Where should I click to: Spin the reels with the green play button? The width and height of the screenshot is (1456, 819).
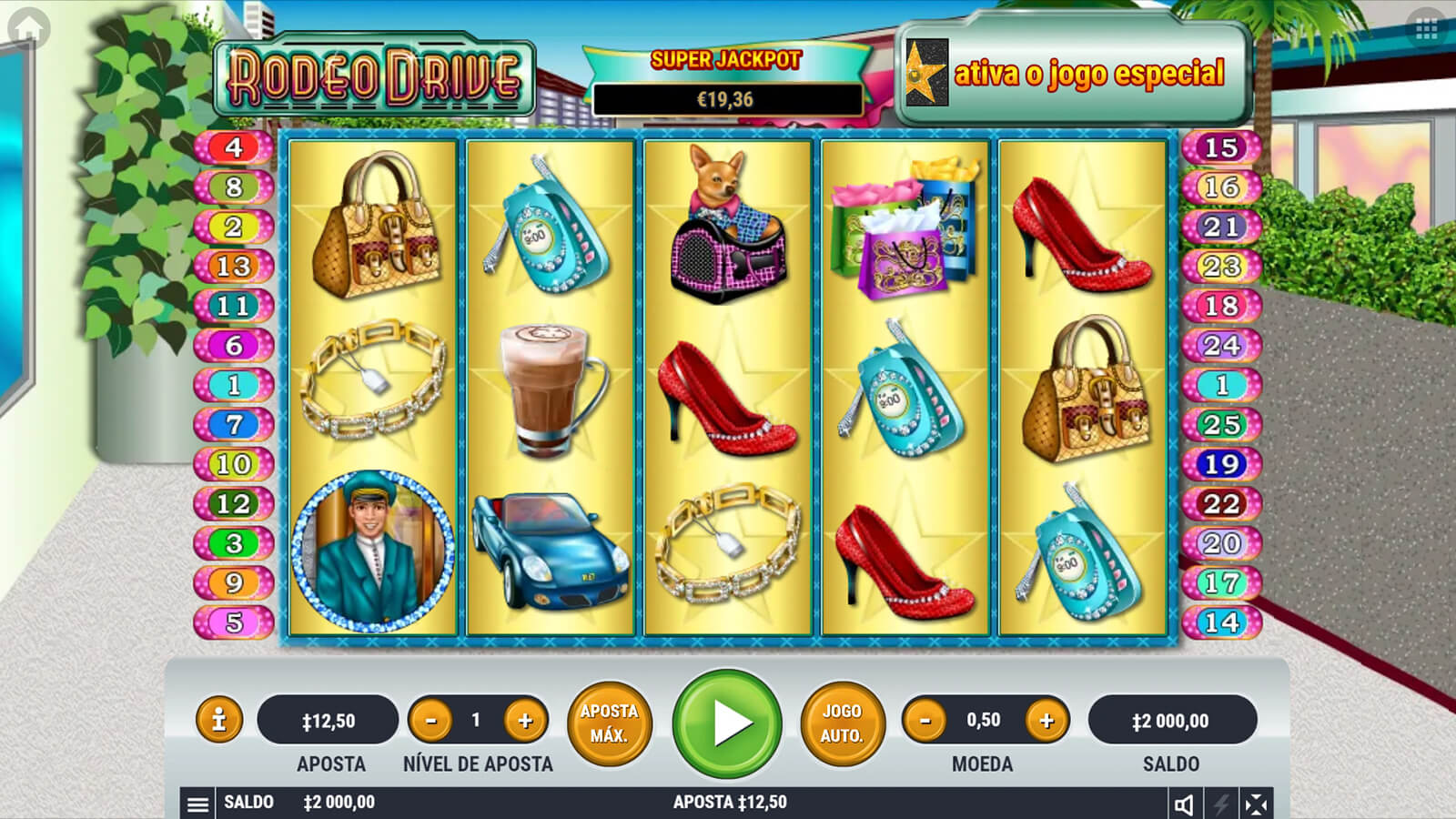click(727, 723)
